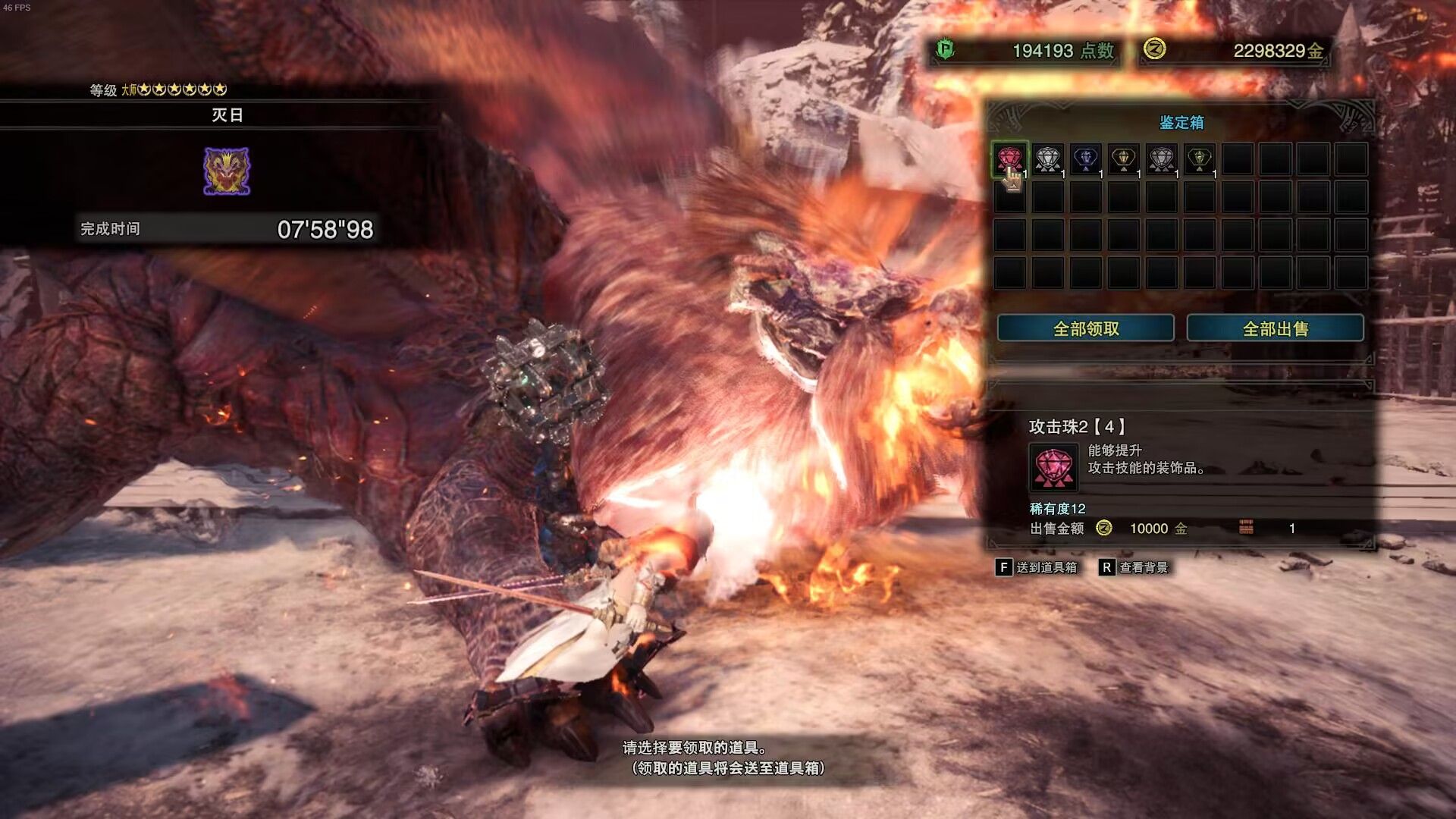Viewport: 1456px width, 819px height.
Task: Pick the green decoration jewel slot
Action: tap(1199, 159)
